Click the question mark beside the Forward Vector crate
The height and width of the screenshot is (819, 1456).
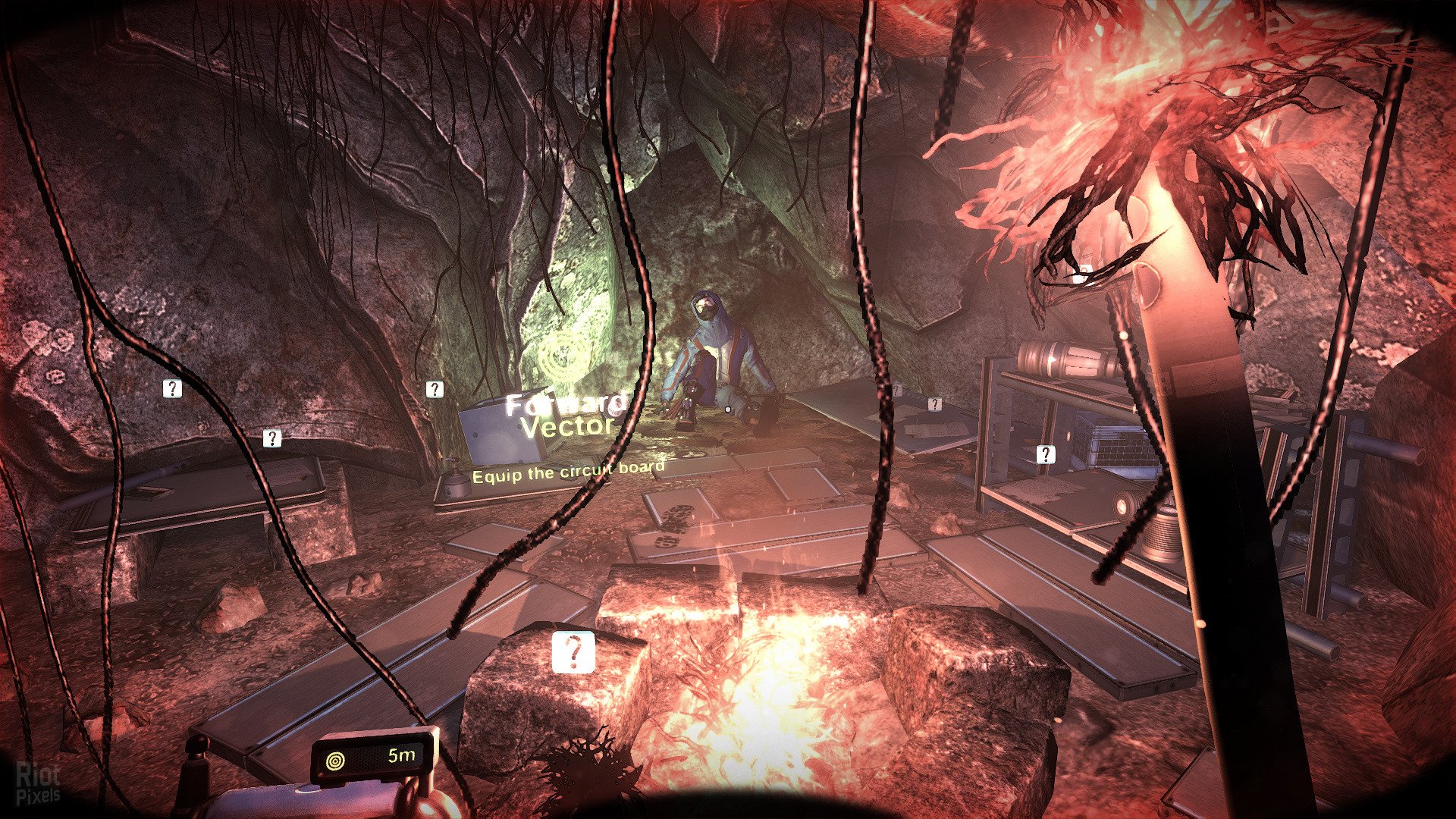click(x=435, y=389)
